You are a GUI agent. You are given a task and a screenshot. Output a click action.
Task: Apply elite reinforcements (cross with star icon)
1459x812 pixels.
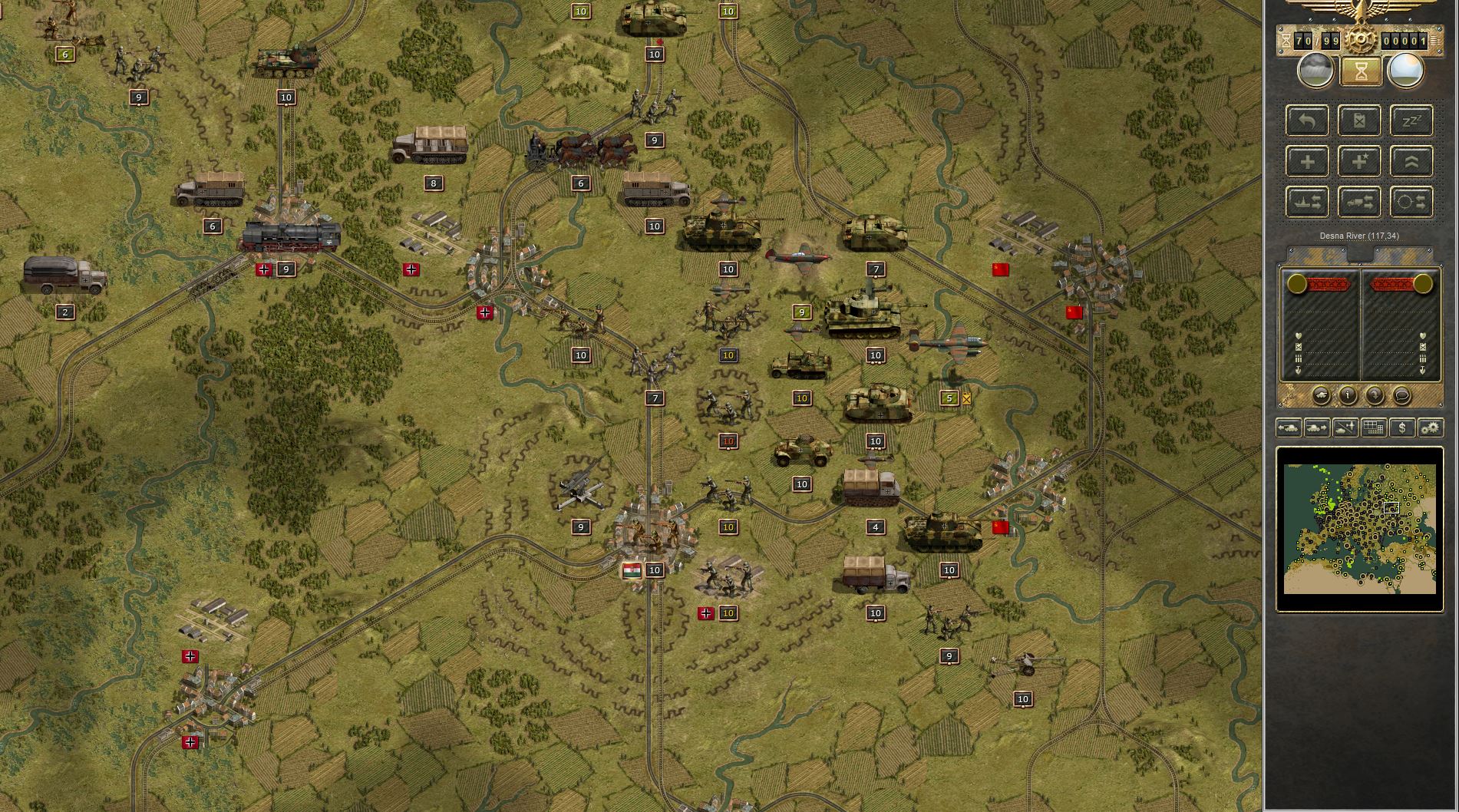[1358, 163]
